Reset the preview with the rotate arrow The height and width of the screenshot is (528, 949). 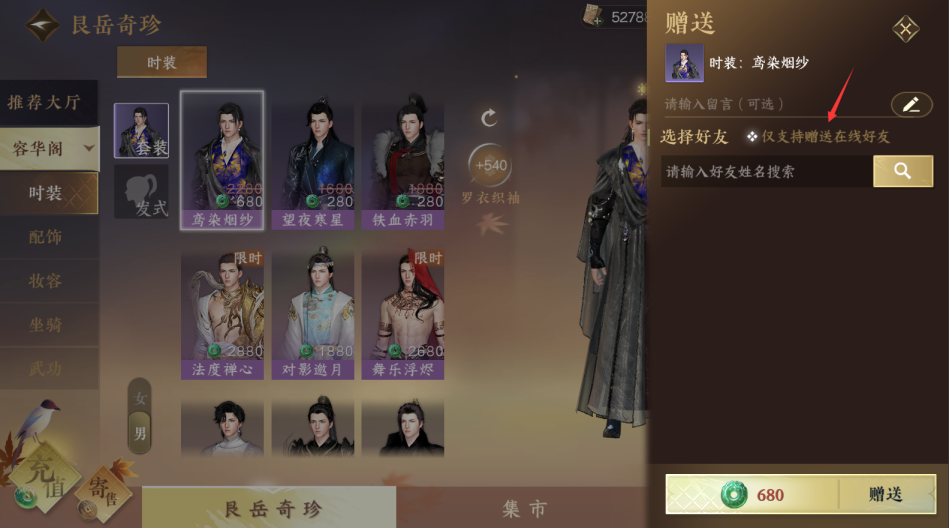[489, 118]
